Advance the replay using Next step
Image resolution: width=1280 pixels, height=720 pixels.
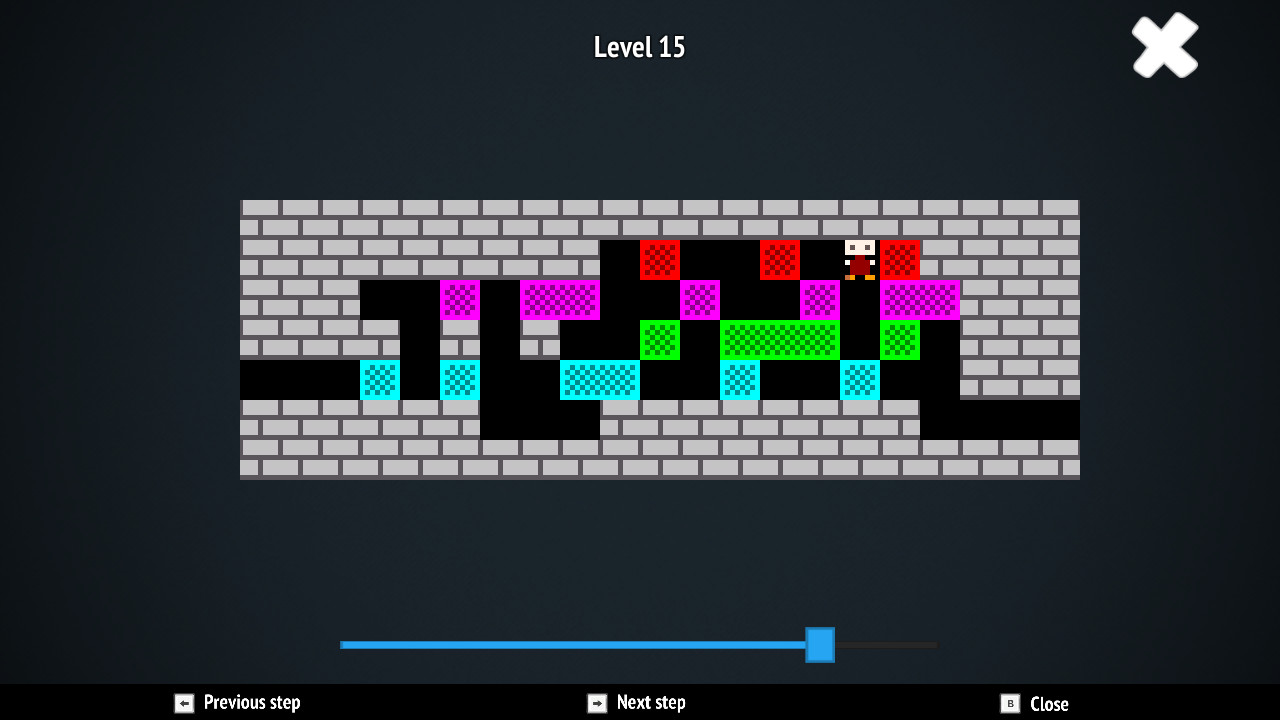point(650,703)
